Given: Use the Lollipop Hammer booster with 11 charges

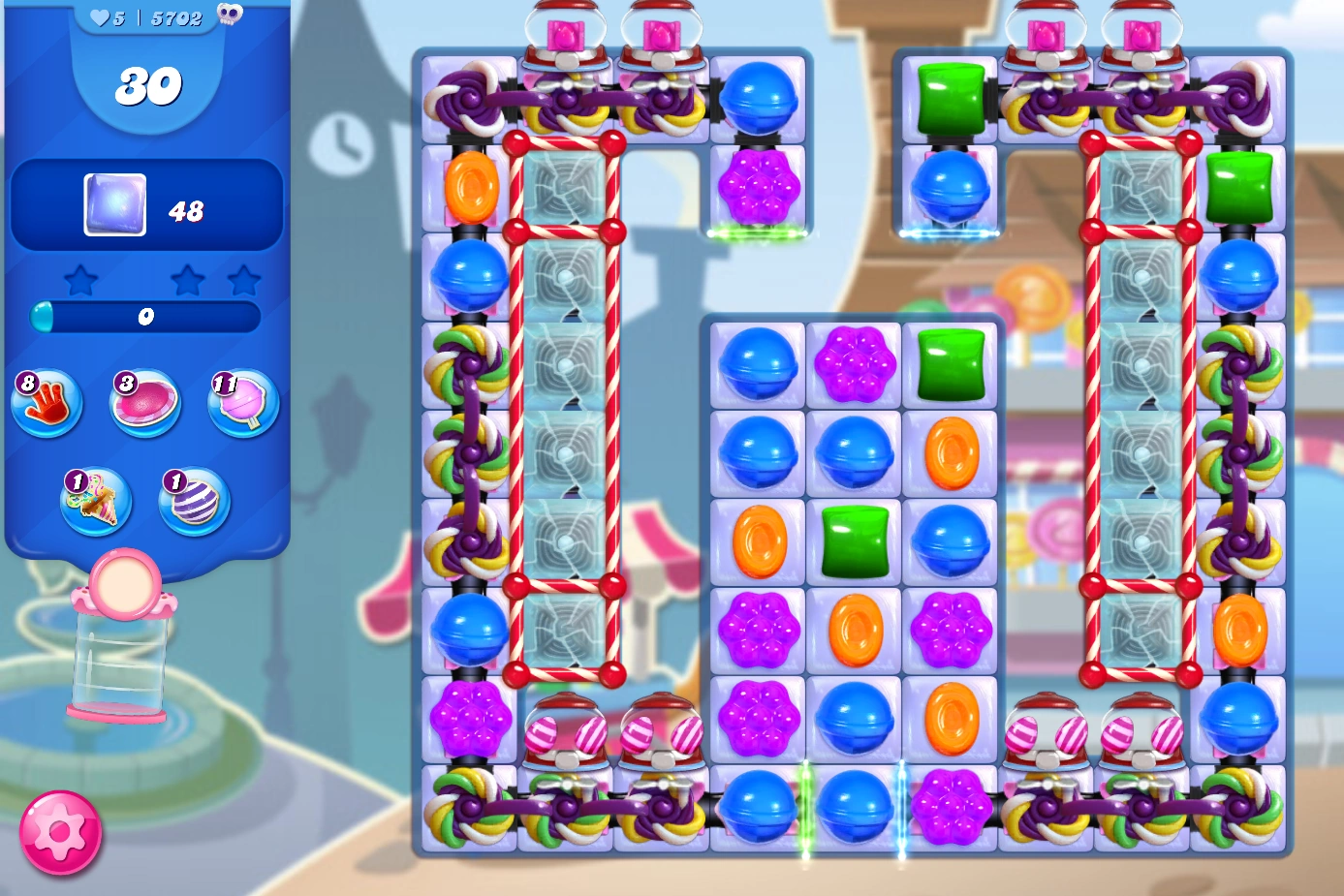Looking at the screenshot, I should coord(239,403).
